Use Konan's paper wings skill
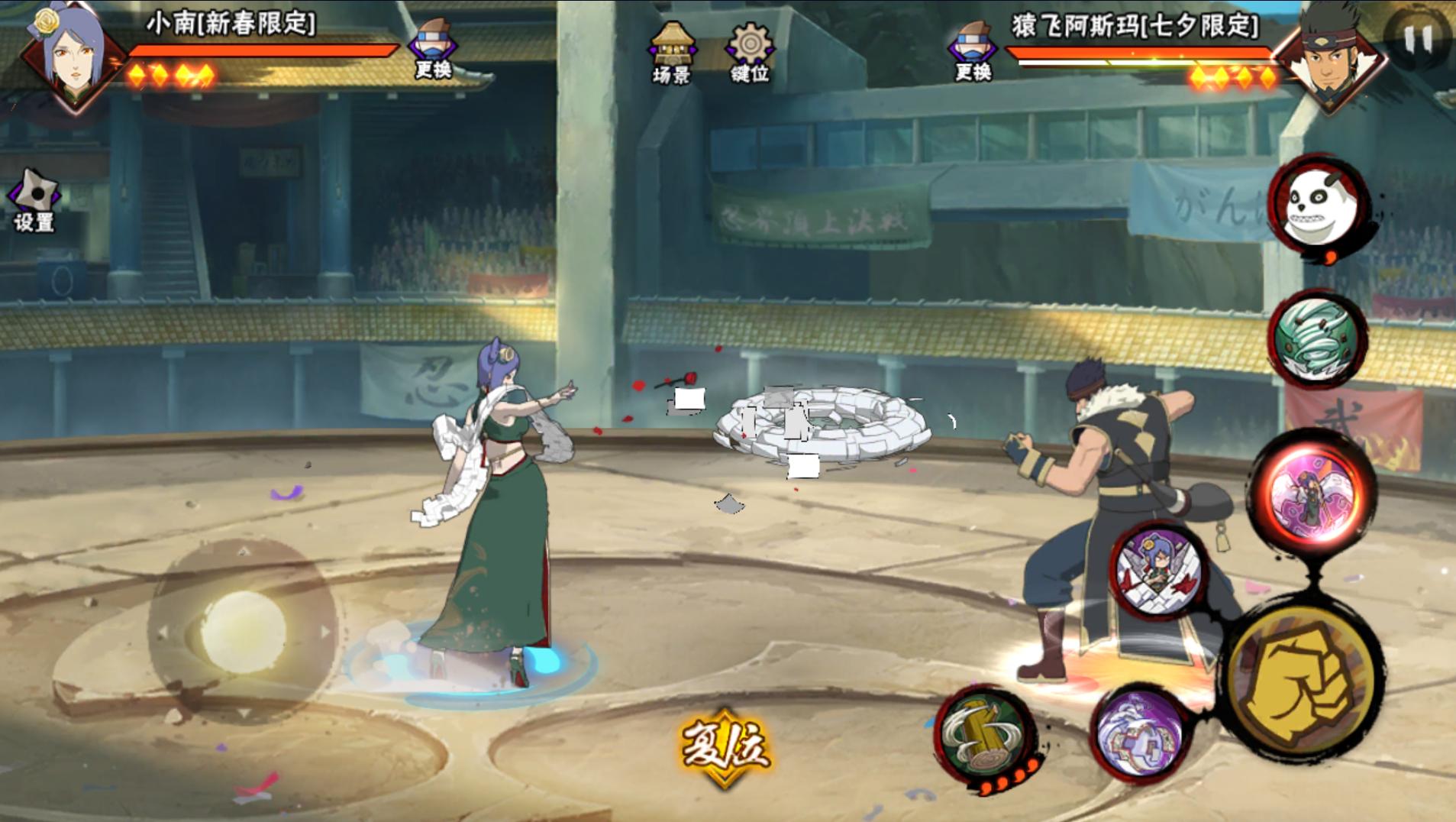The image size is (1456, 822). pyautogui.click(x=1159, y=570)
